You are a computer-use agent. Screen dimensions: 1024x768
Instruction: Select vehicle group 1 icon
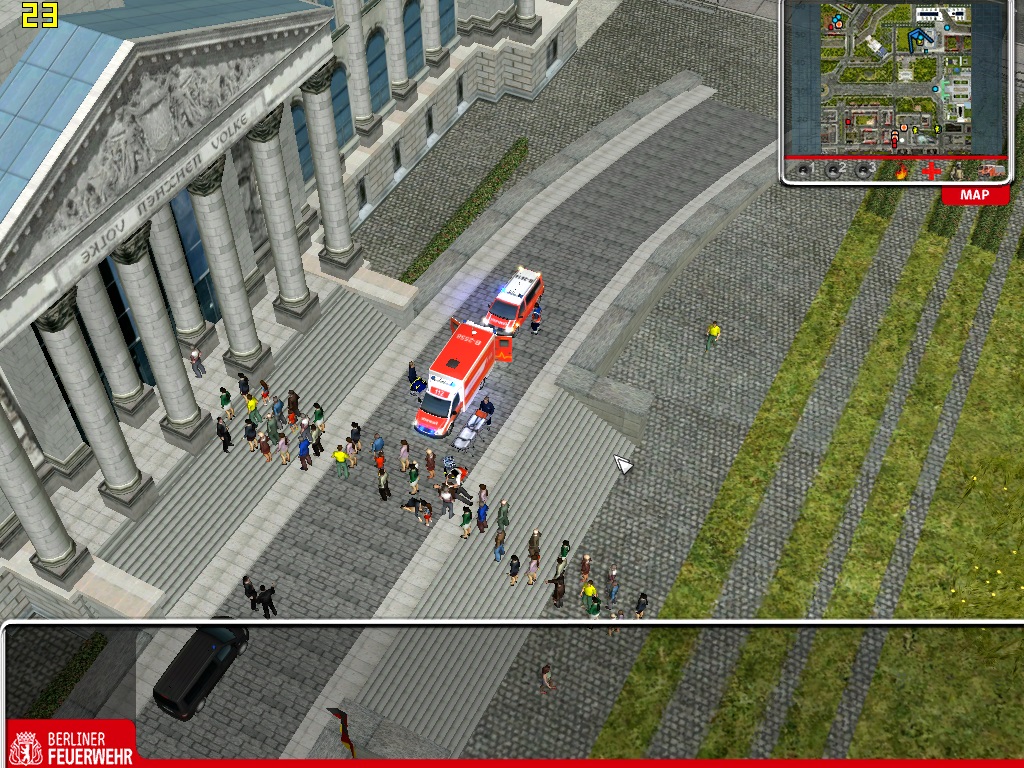point(805,171)
